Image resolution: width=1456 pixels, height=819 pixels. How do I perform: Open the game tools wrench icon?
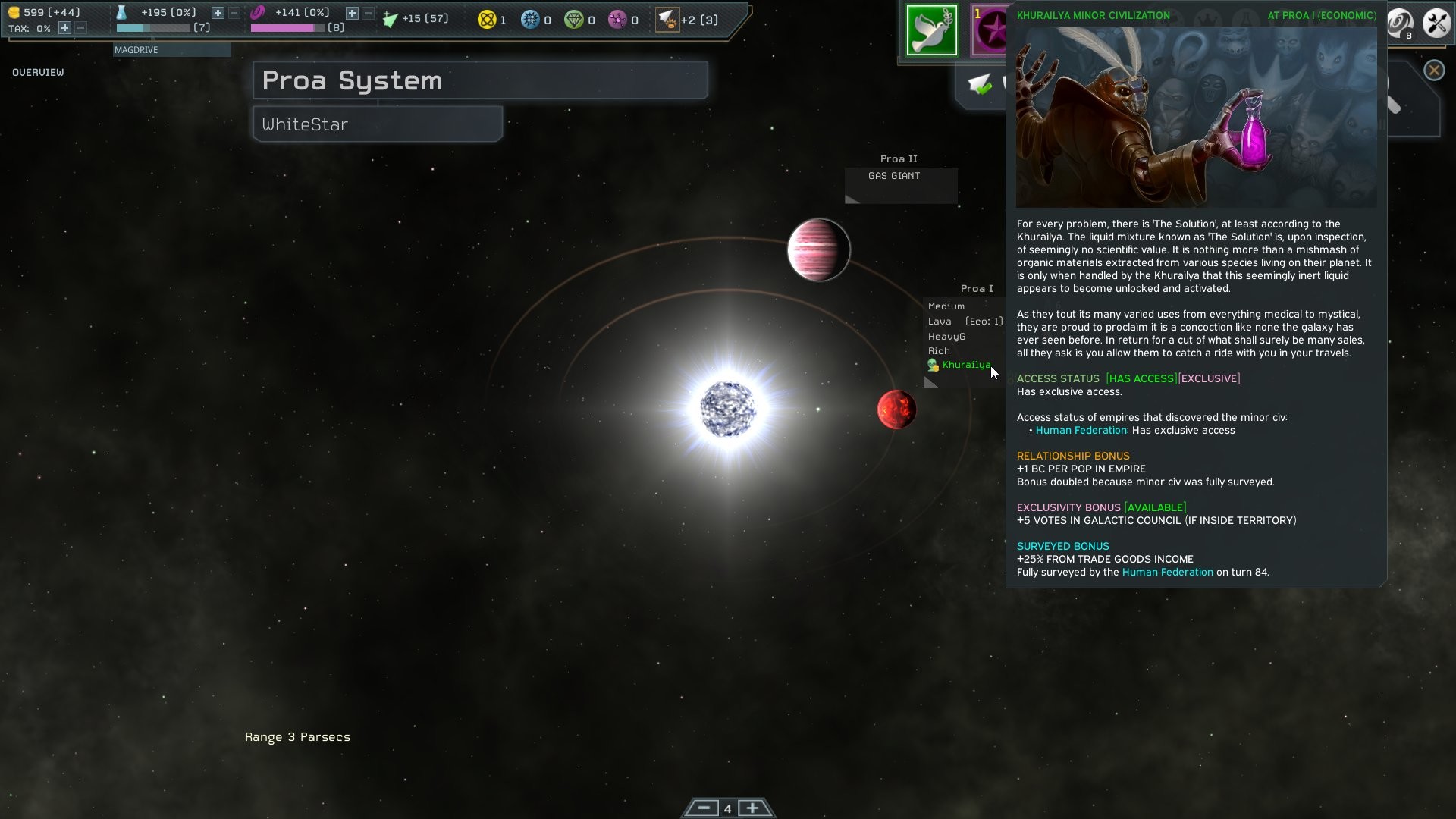(x=1436, y=23)
